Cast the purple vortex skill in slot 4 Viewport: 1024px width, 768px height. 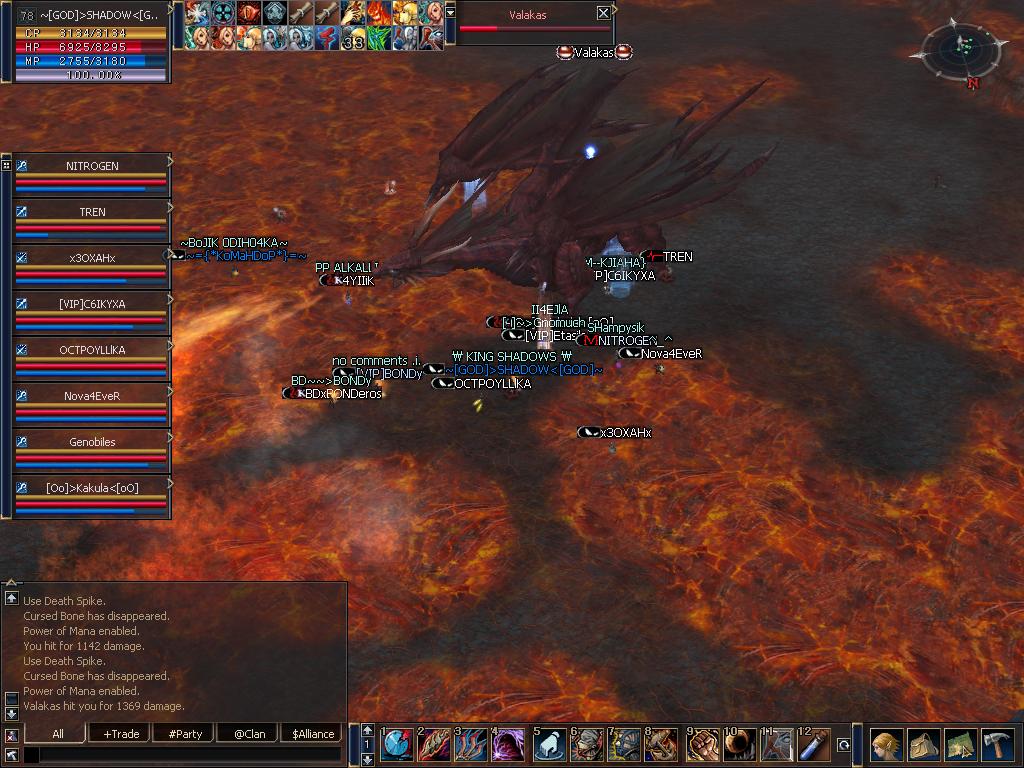509,745
